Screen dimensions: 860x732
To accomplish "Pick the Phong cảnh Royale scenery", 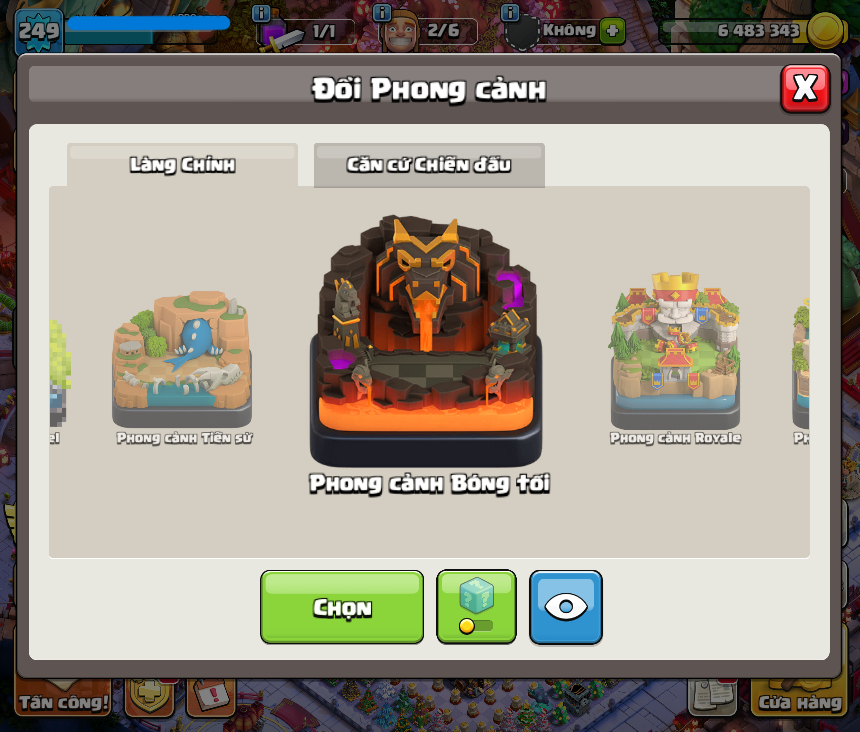I will pos(675,350).
